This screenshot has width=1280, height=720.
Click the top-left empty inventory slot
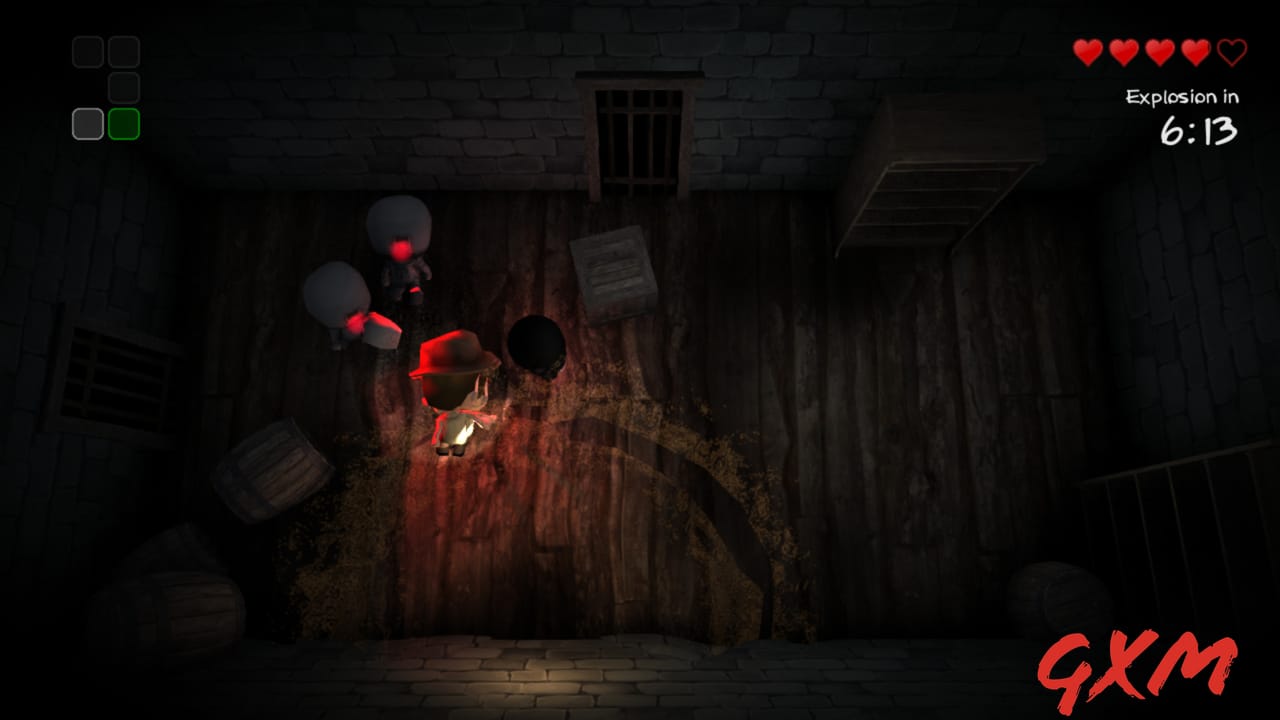[x=87, y=51]
